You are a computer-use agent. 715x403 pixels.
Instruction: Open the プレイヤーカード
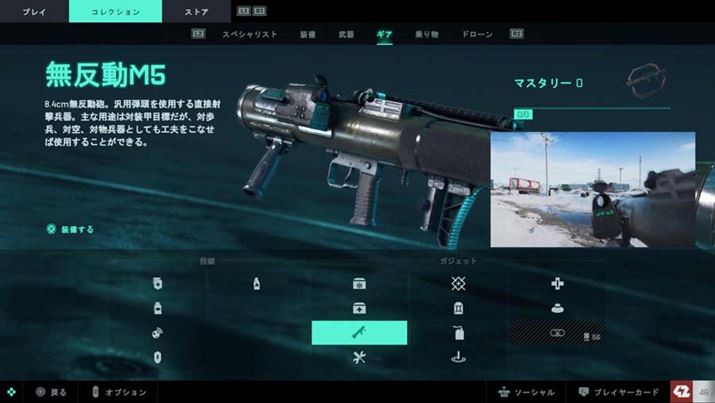click(615, 392)
